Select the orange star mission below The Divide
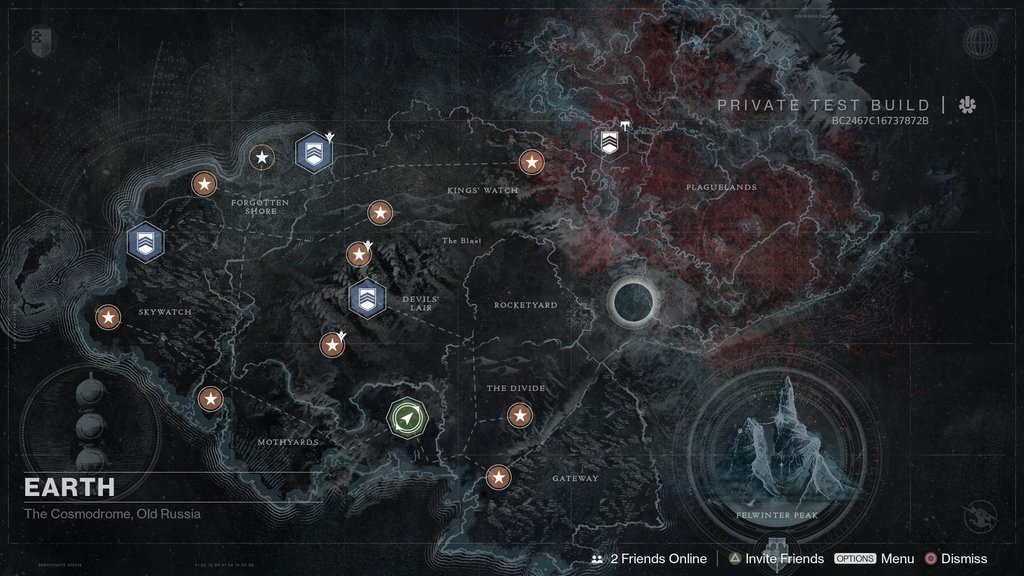 pyautogui.click(x=520, y=415)
